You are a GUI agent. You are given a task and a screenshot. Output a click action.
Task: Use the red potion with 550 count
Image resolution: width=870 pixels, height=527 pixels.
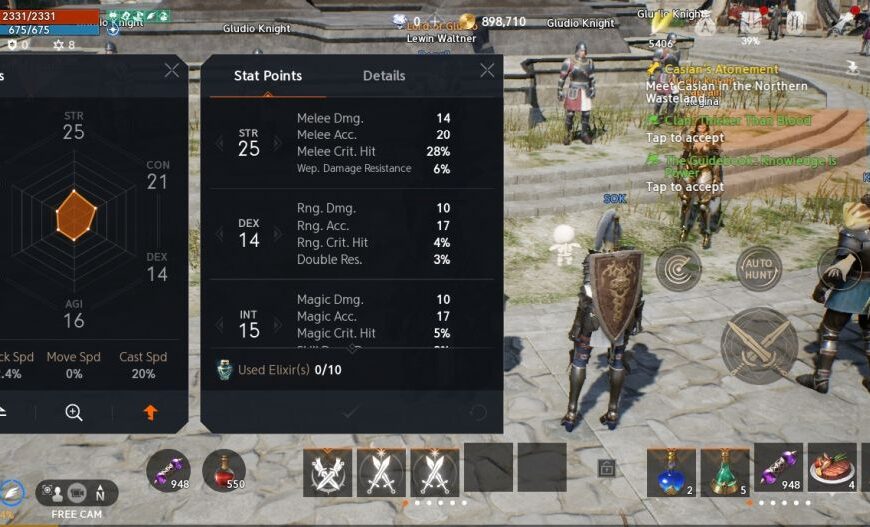pos(224,471)
